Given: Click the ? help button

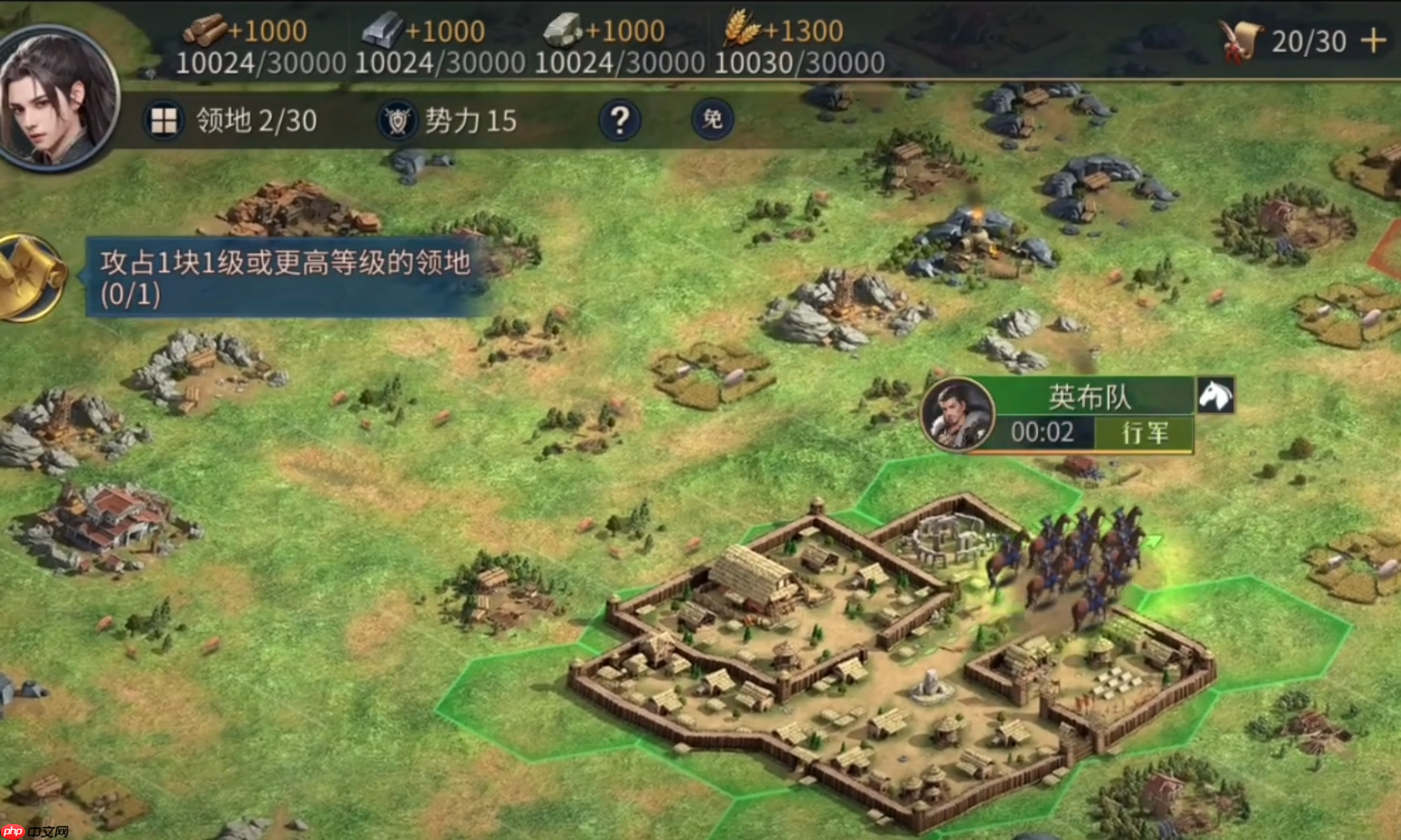Looking at the screenshot, I should (620, 120).
